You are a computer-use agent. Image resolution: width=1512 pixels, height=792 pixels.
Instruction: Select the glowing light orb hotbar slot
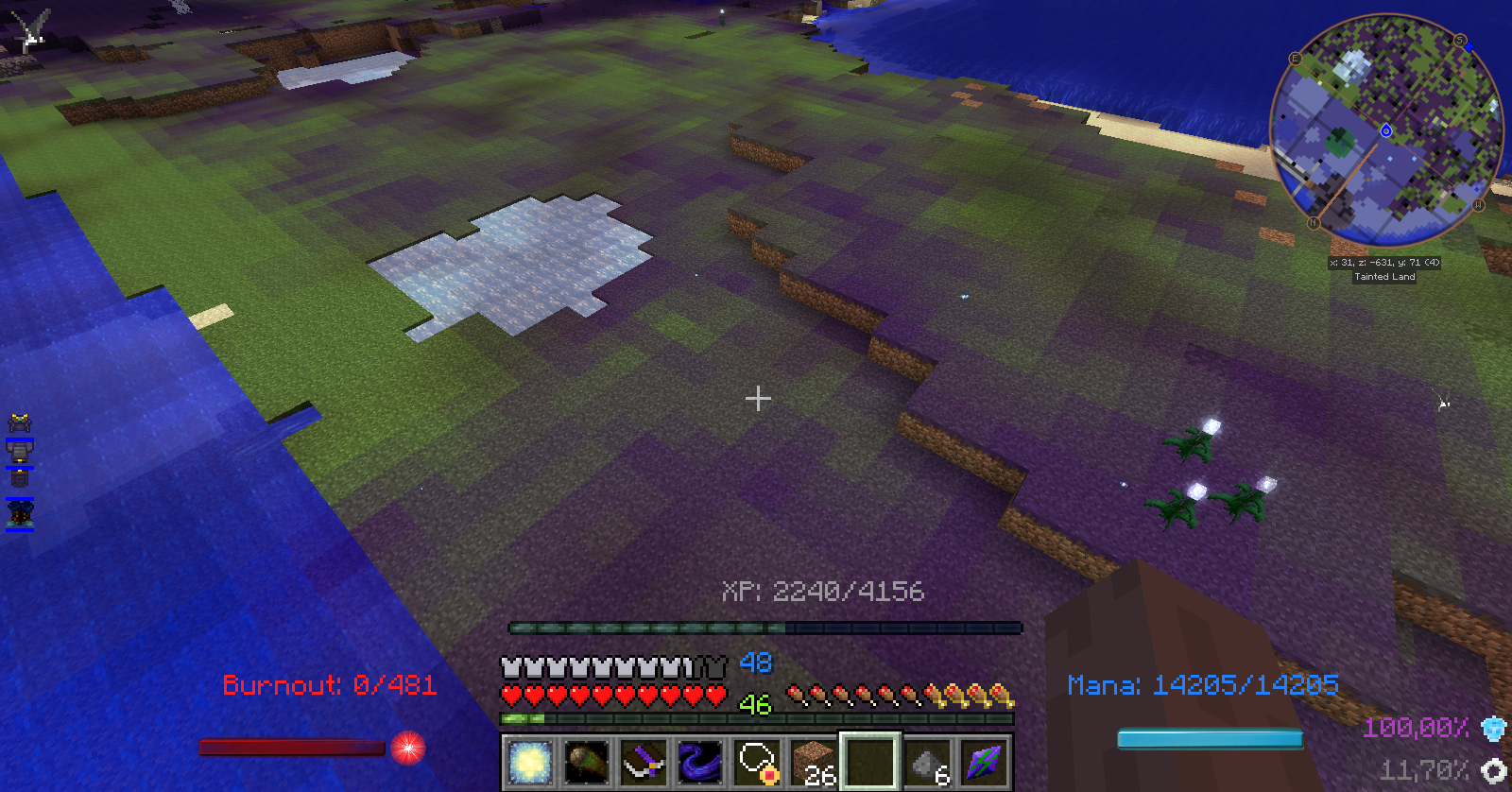coord(529,762)
